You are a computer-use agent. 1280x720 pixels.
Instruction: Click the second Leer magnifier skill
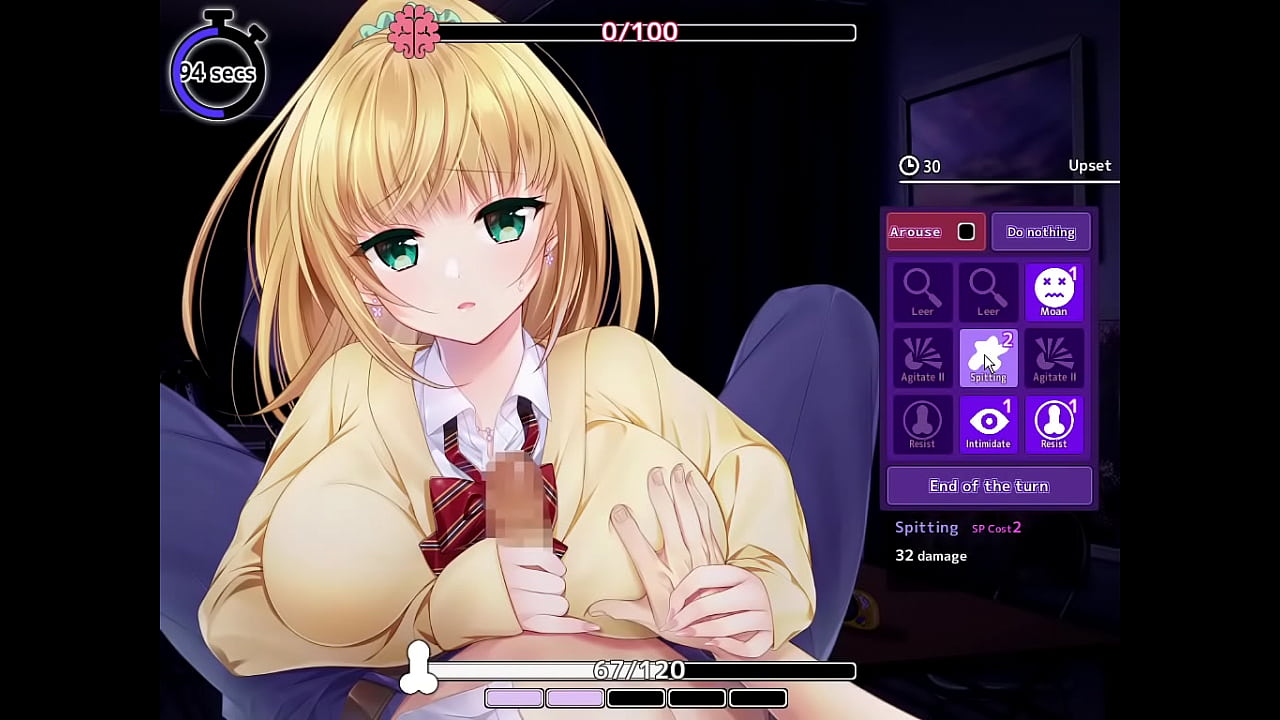point(988,290)
